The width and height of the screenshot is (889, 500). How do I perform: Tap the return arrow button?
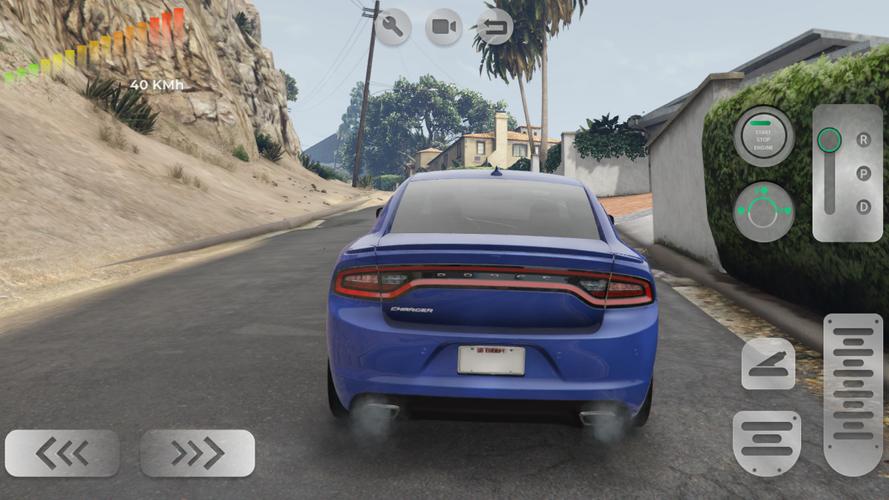coord(494,26)
